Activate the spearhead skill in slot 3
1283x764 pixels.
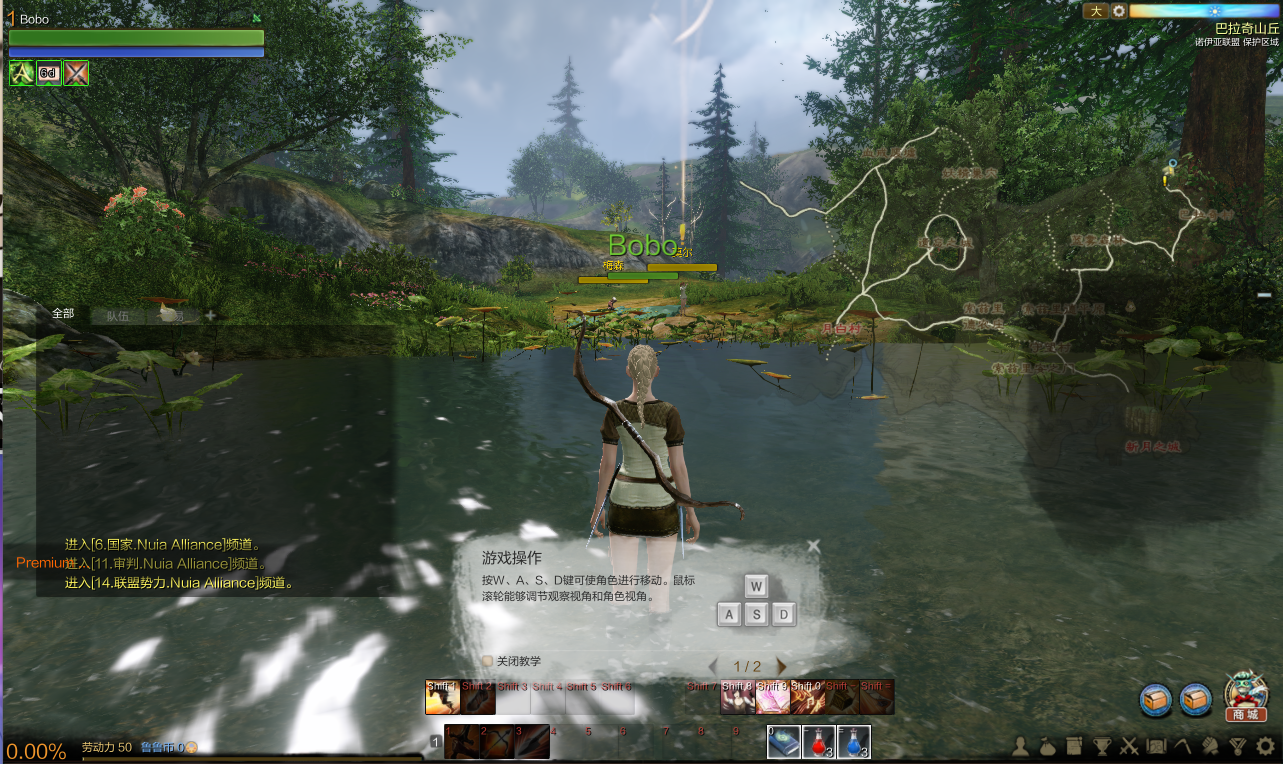pyautogui.click(x=532, y=742)
